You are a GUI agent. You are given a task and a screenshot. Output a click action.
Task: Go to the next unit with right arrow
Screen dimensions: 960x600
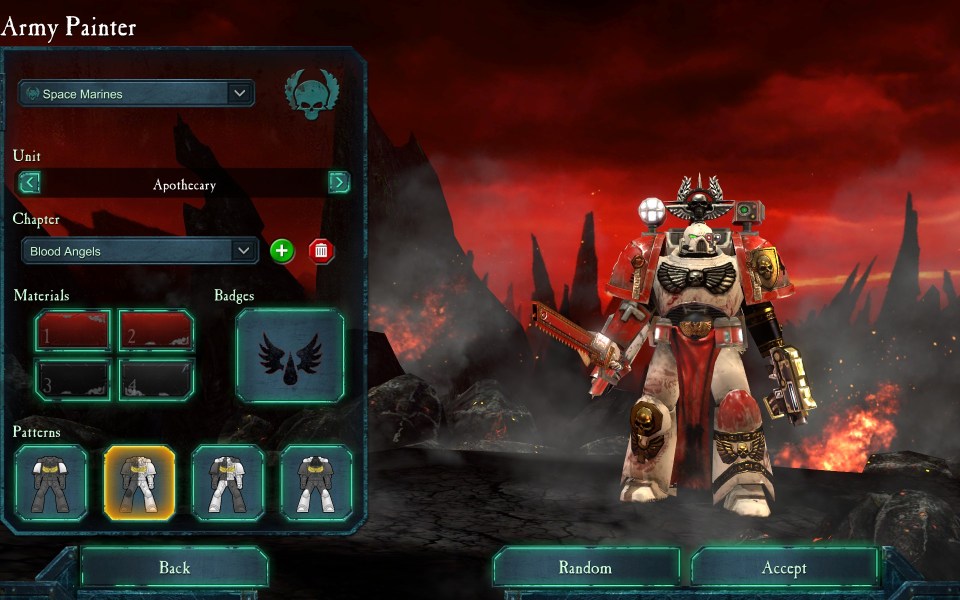[x=339, y=182]
